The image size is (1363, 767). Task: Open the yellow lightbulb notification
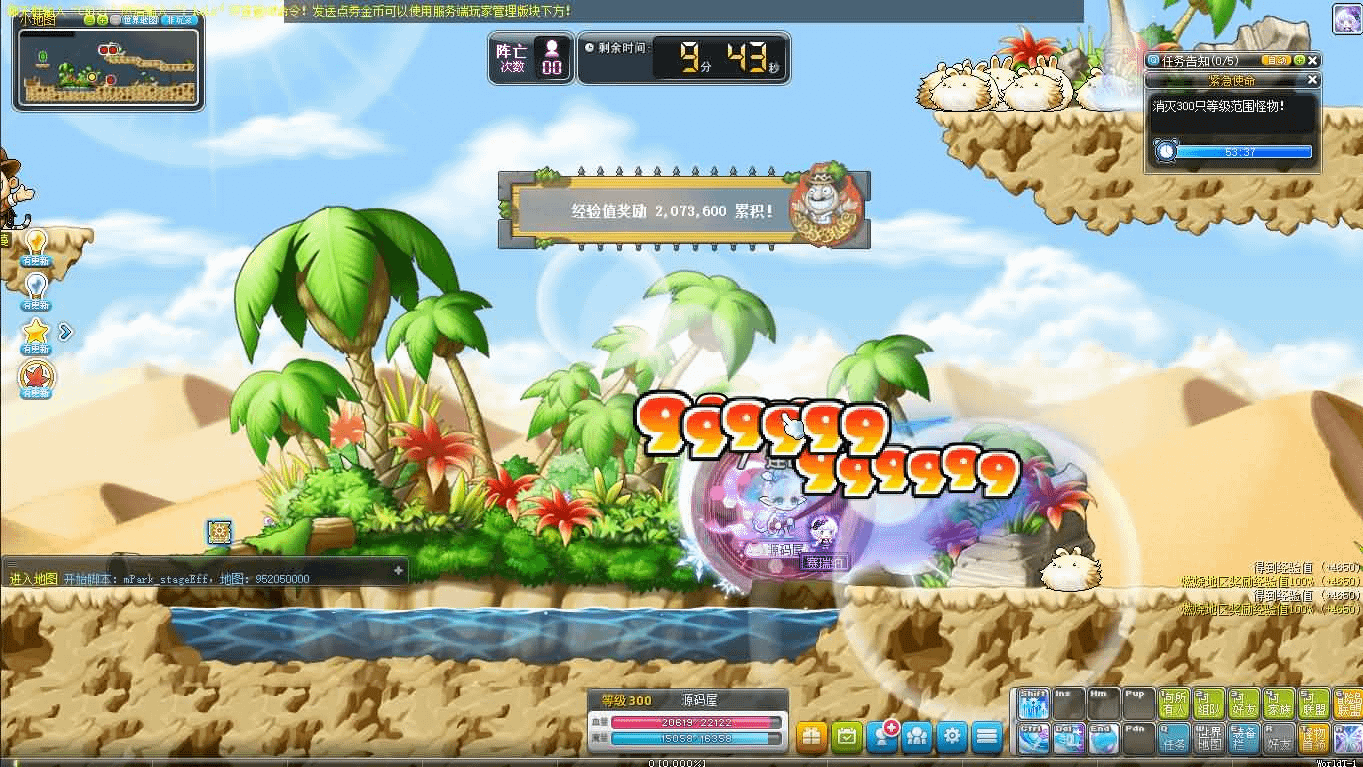36,243
